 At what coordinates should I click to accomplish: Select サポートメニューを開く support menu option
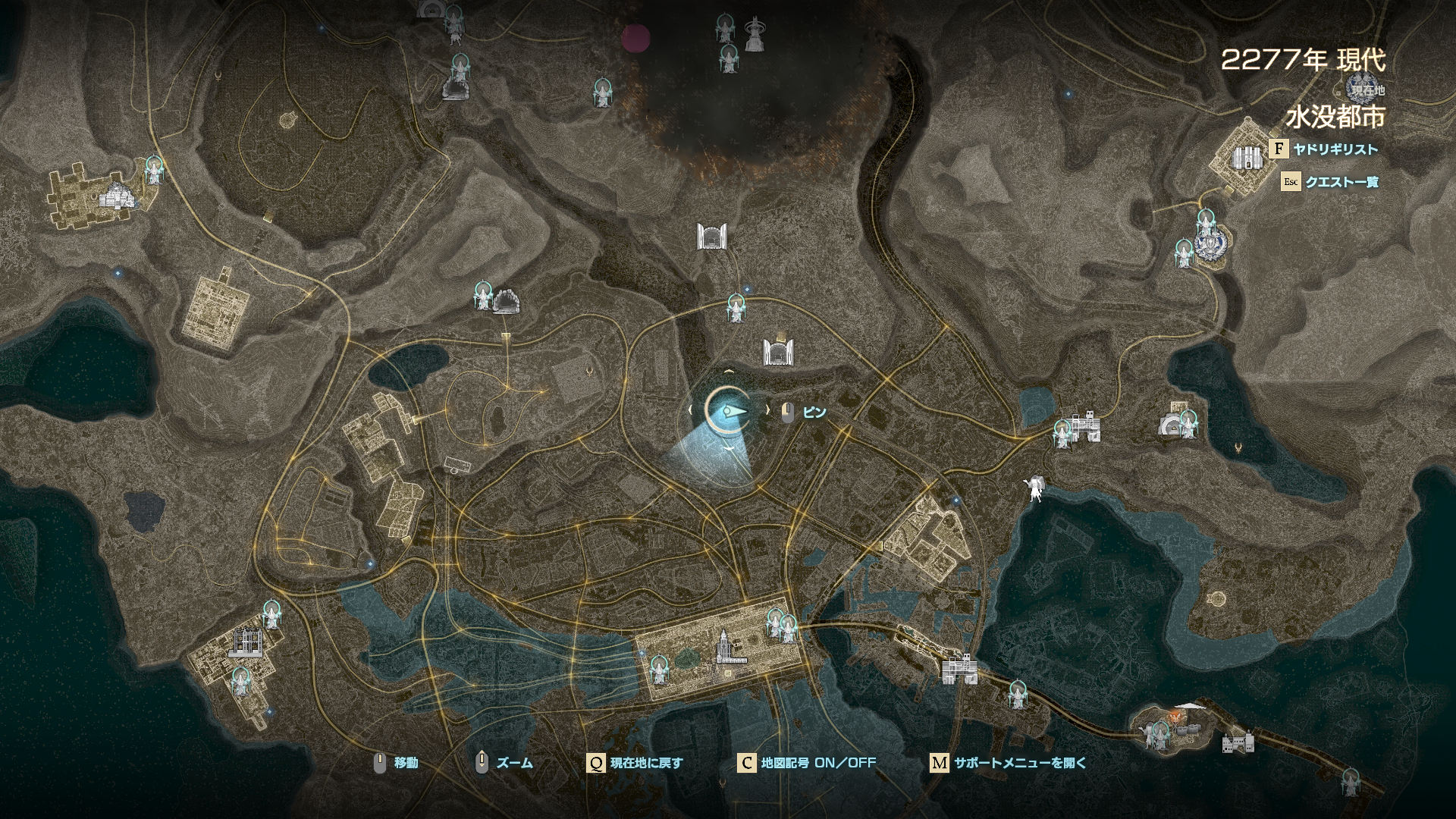pyautogui.click(x=1019, y=763)
